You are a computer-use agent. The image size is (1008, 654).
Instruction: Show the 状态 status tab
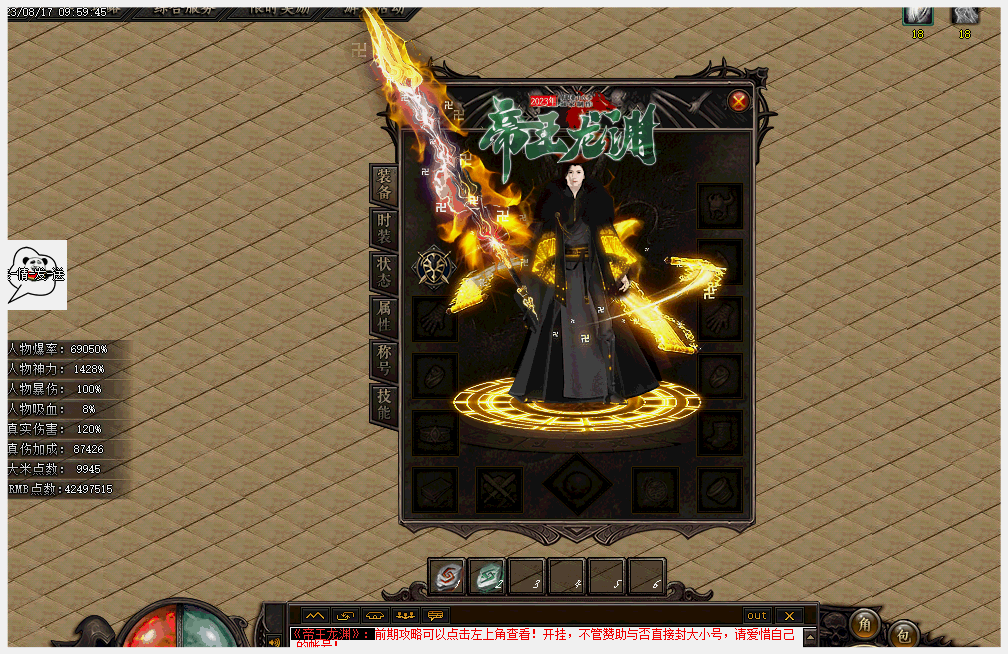point(384,272)
